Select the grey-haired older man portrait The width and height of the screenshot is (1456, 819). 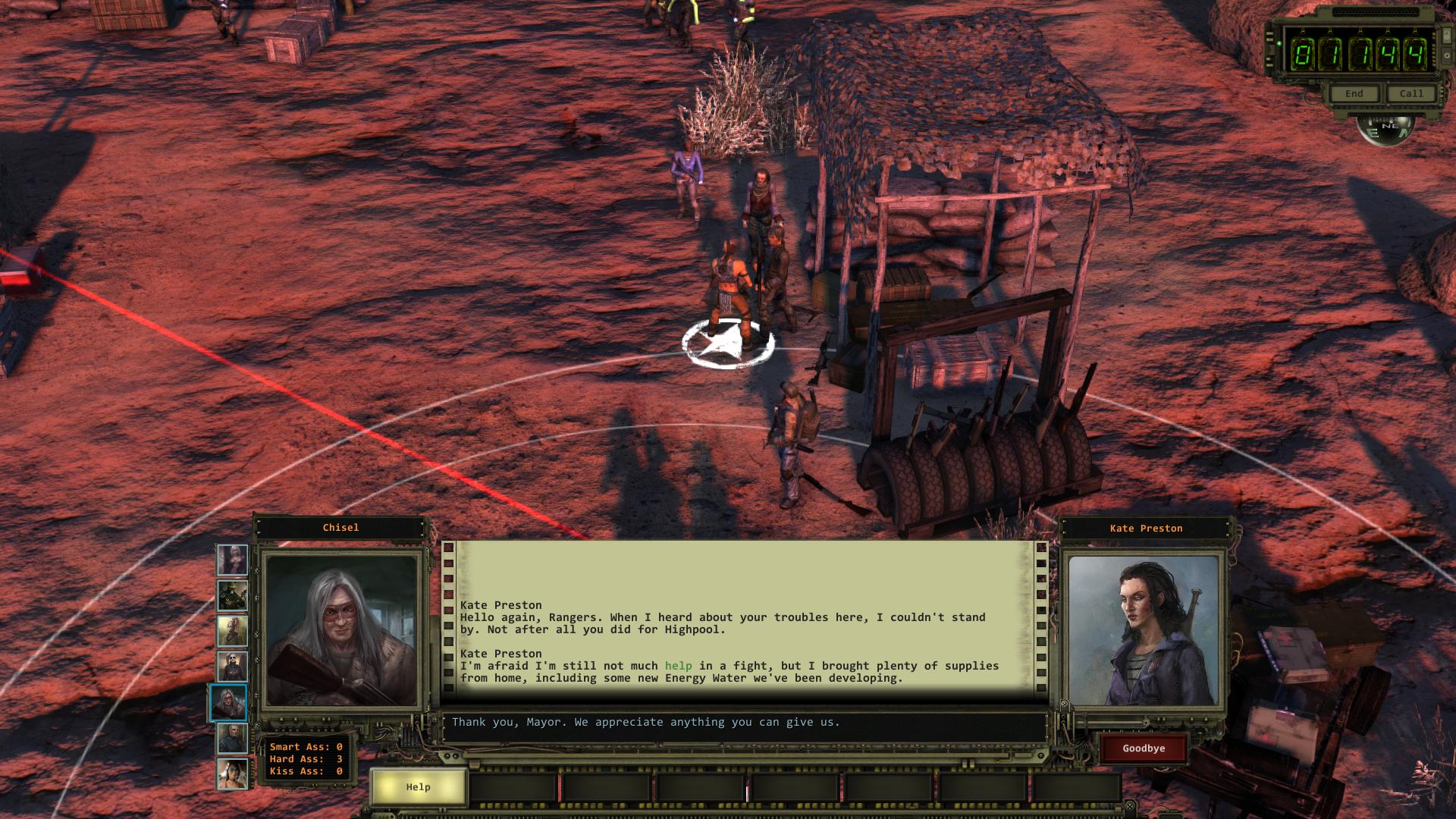[x=232, y=739]
